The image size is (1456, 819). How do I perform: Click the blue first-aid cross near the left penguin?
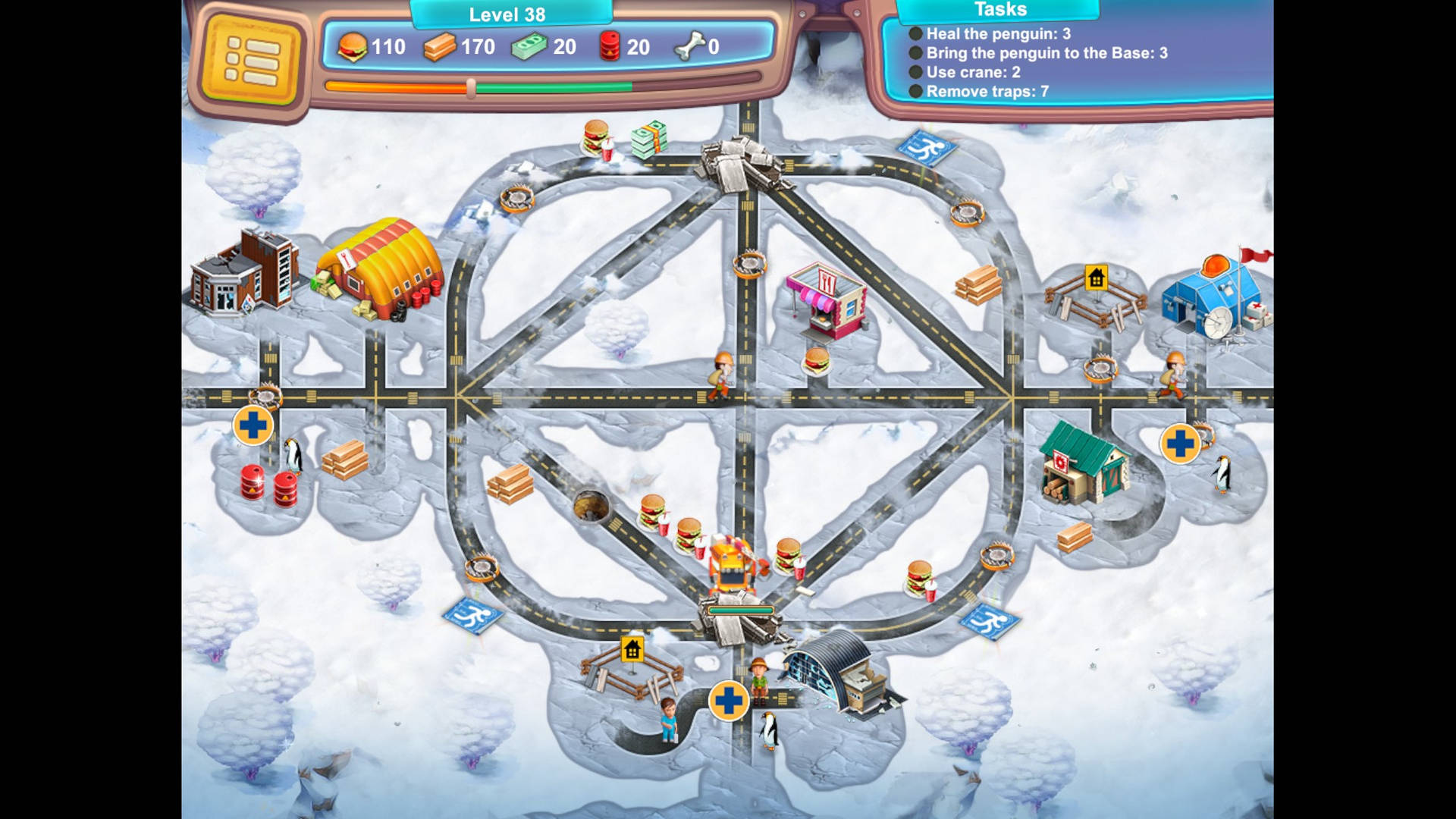click(x=255, y=425)
